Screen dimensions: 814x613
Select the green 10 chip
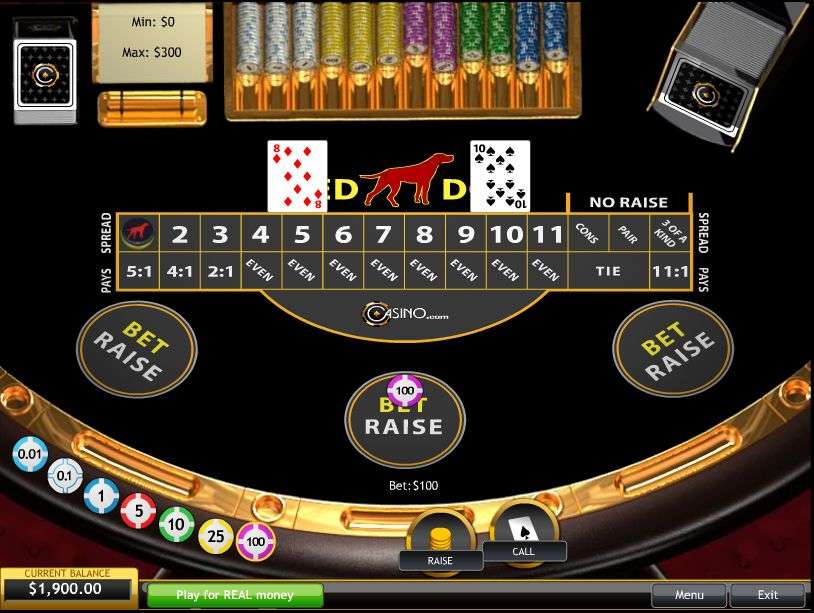click(x=177, y=523)
